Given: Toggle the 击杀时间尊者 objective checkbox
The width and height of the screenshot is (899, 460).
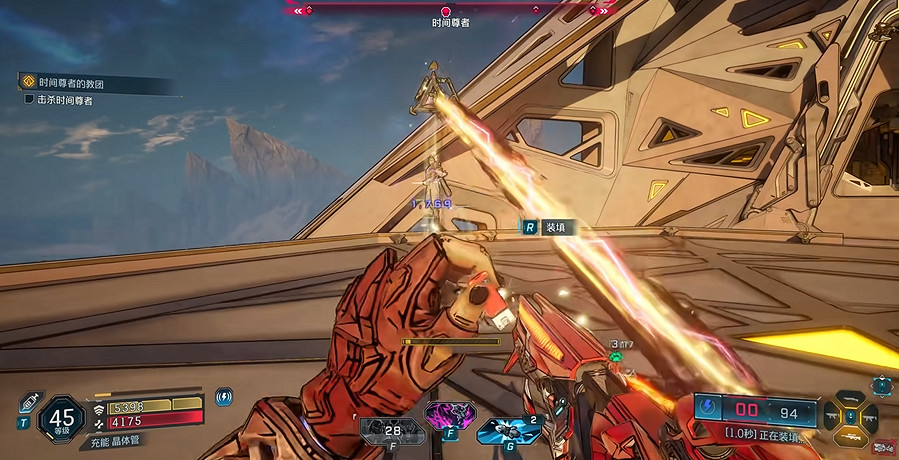Looking at the screenshot, I should (29, 100).
